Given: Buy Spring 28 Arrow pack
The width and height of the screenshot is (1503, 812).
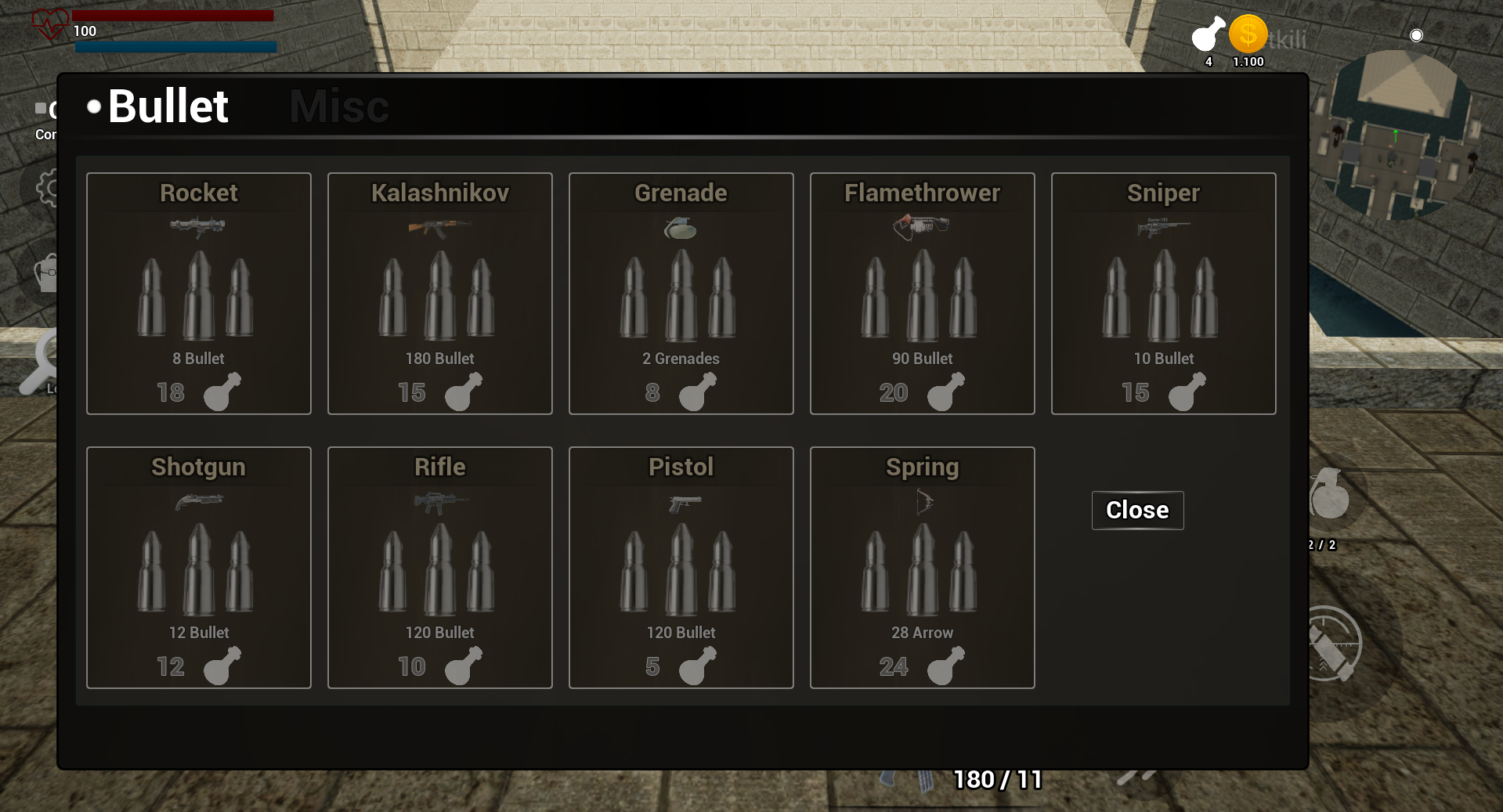Looking at the screenshot, I should [923, 568].
